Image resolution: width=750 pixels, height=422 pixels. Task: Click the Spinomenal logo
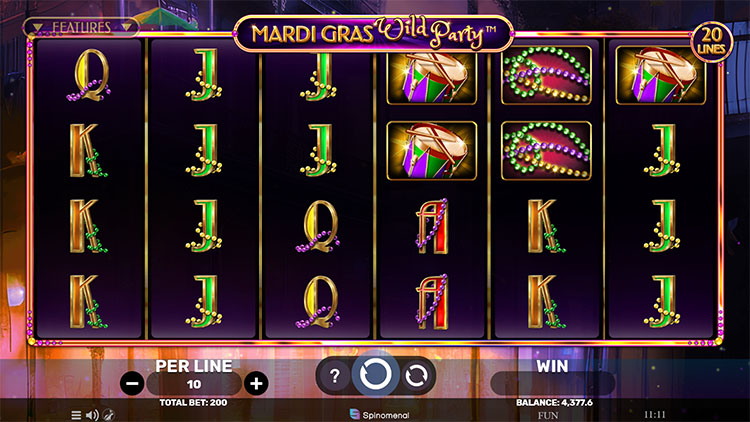click(x=376, y=413)
